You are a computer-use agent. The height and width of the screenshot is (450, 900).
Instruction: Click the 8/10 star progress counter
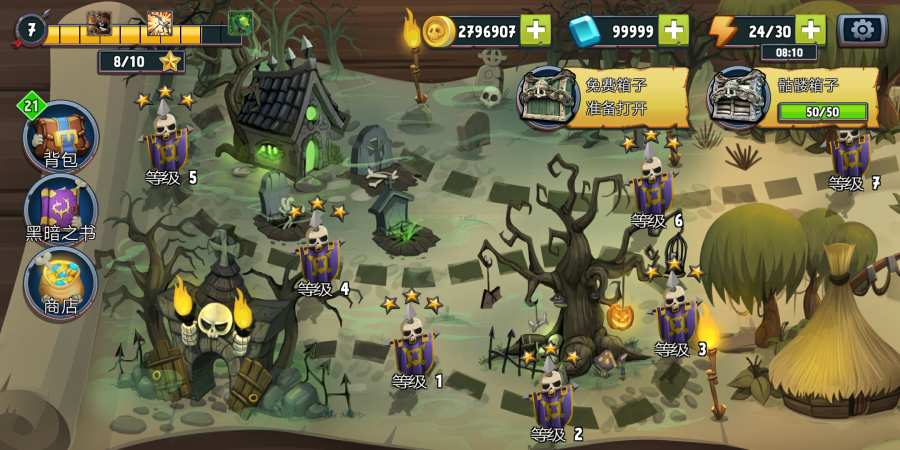click(141, 62)
